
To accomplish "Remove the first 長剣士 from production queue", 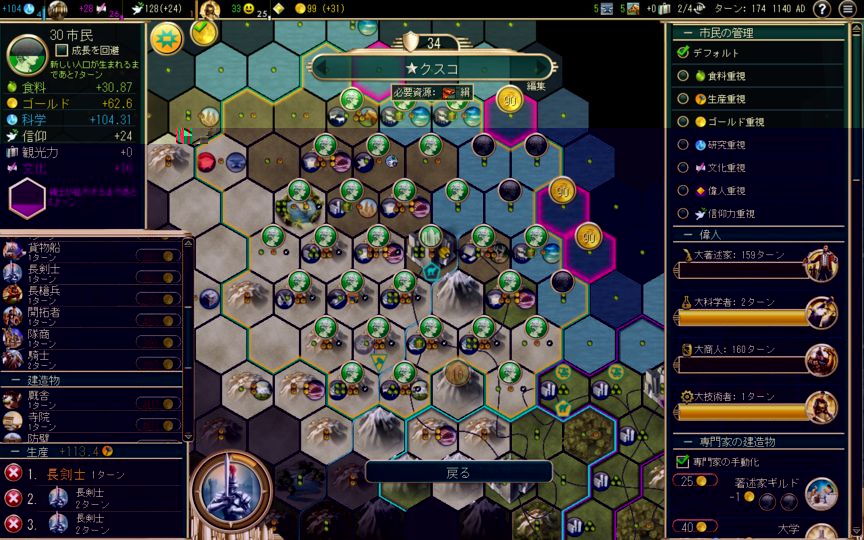I will 13,473.
